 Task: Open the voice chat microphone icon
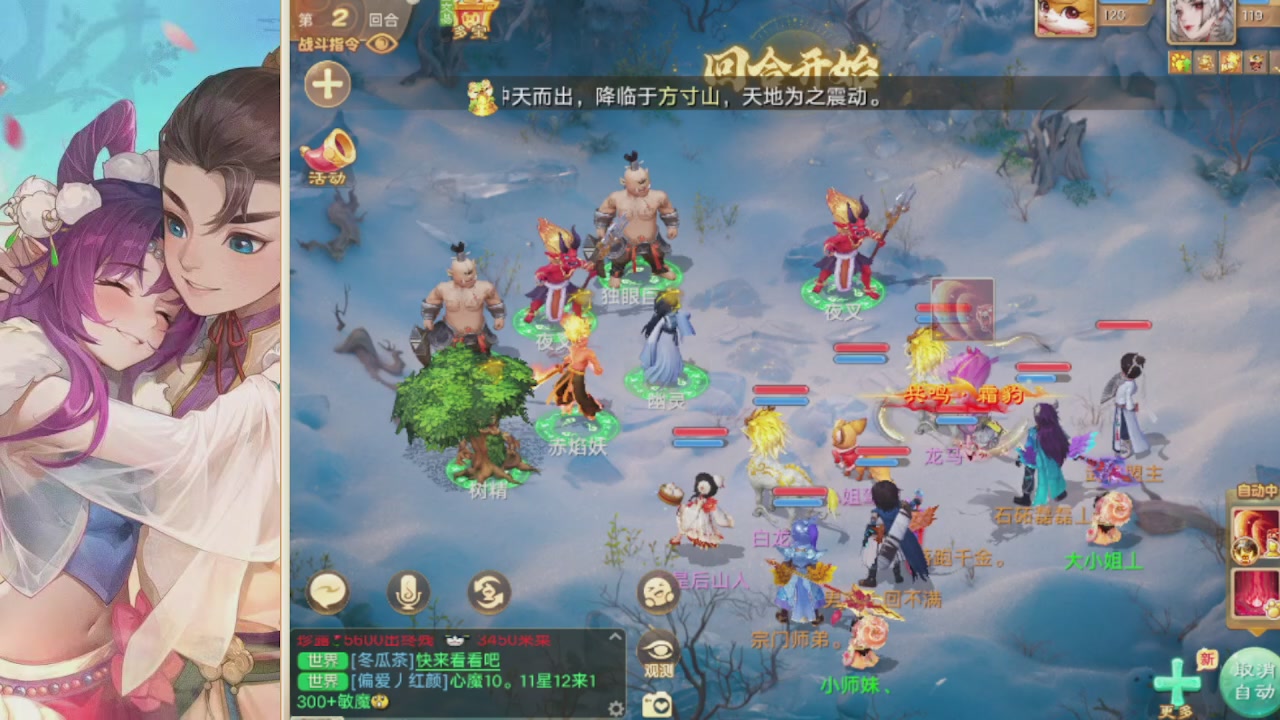(x=405, y=591)
